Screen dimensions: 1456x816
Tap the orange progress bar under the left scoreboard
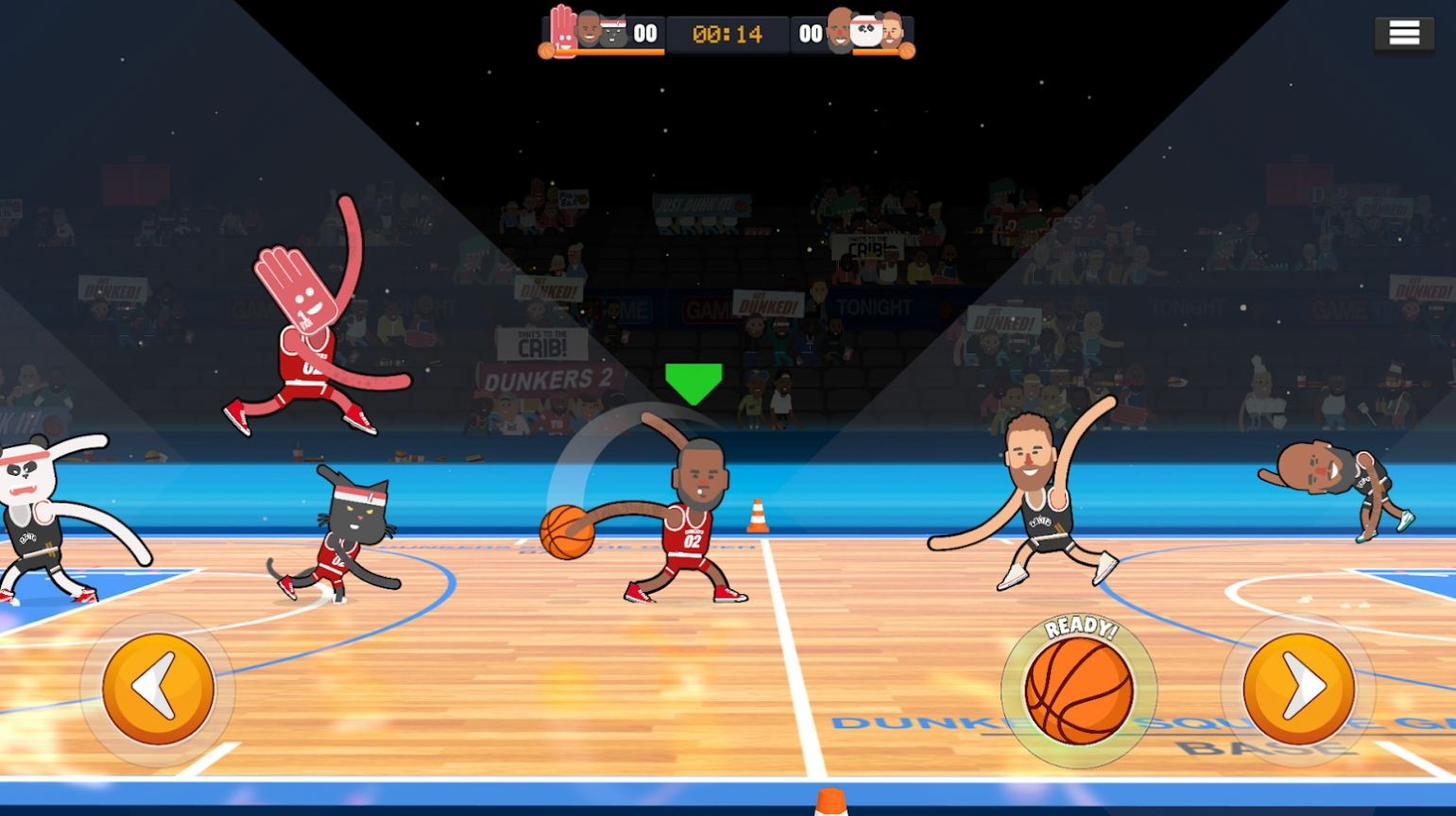pos(611,50)
